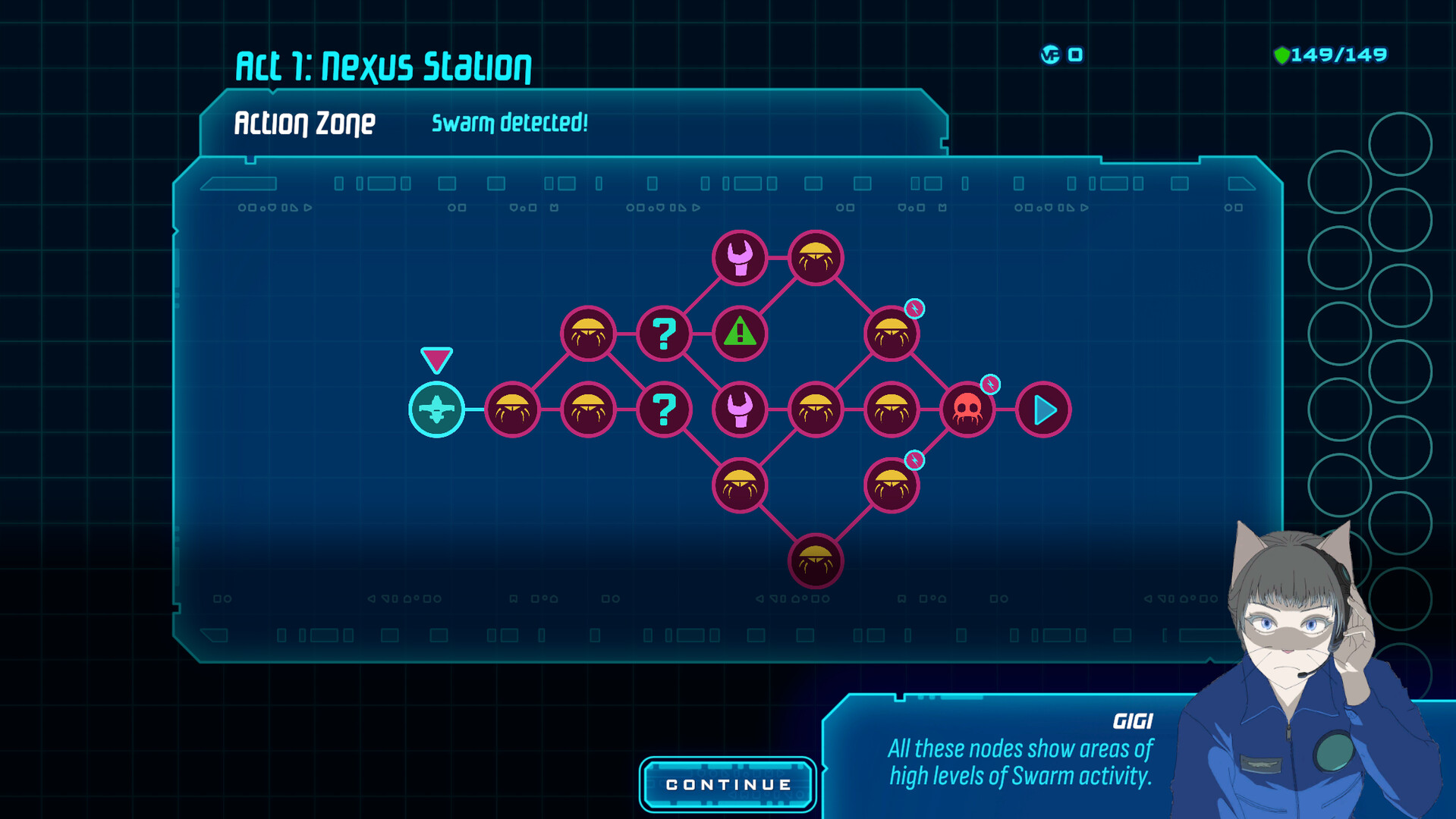Click the green warning elite encounter node
Screen dimensions: 1456x819
[x=739, y=333]
